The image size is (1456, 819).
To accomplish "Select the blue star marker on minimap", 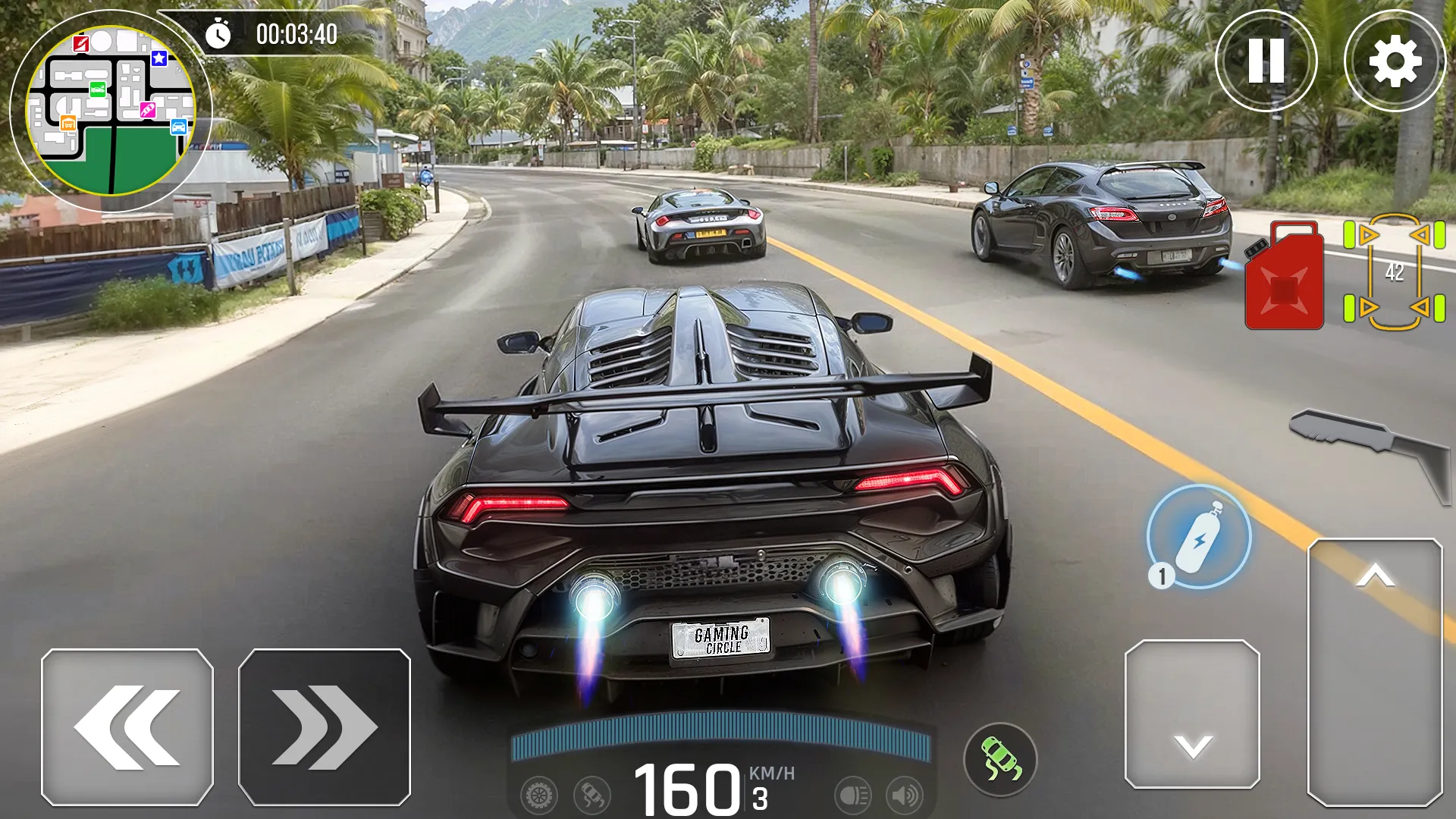I will 159,58.
